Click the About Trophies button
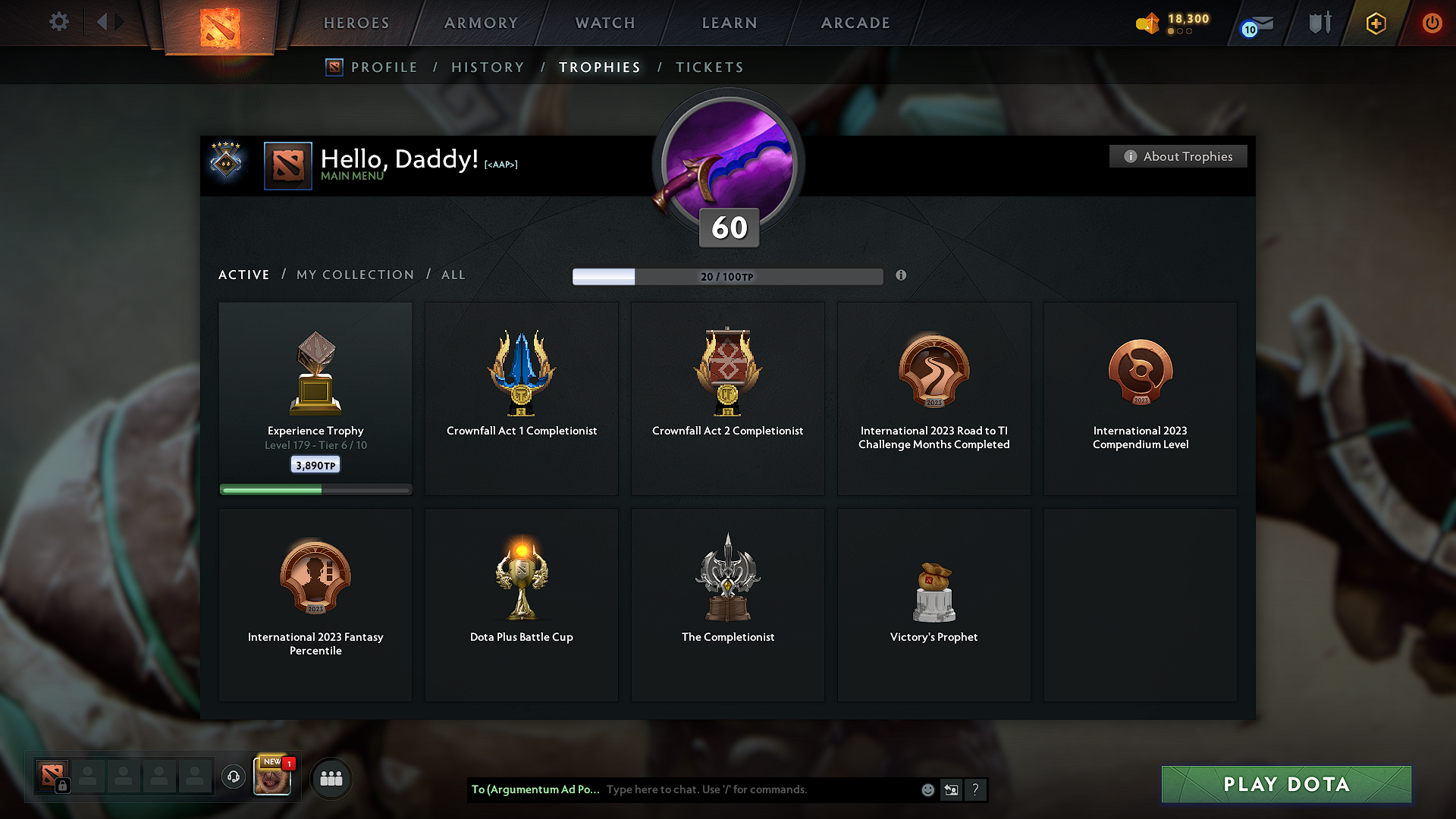The width and height of the screenshot is (1456, 819). [x=1178, y=156]
